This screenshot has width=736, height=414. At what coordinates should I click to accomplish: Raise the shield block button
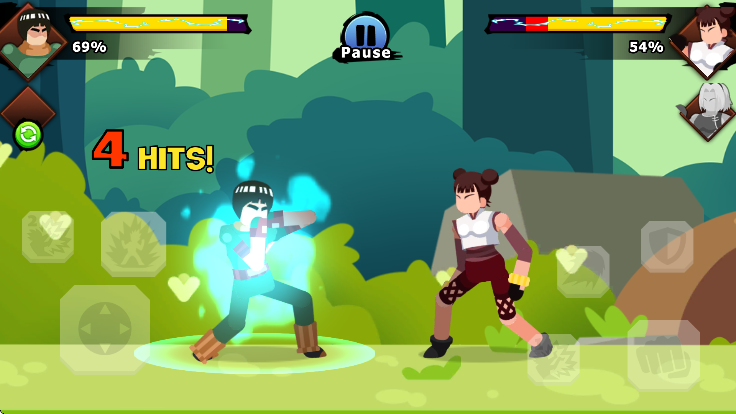[667, 246]
